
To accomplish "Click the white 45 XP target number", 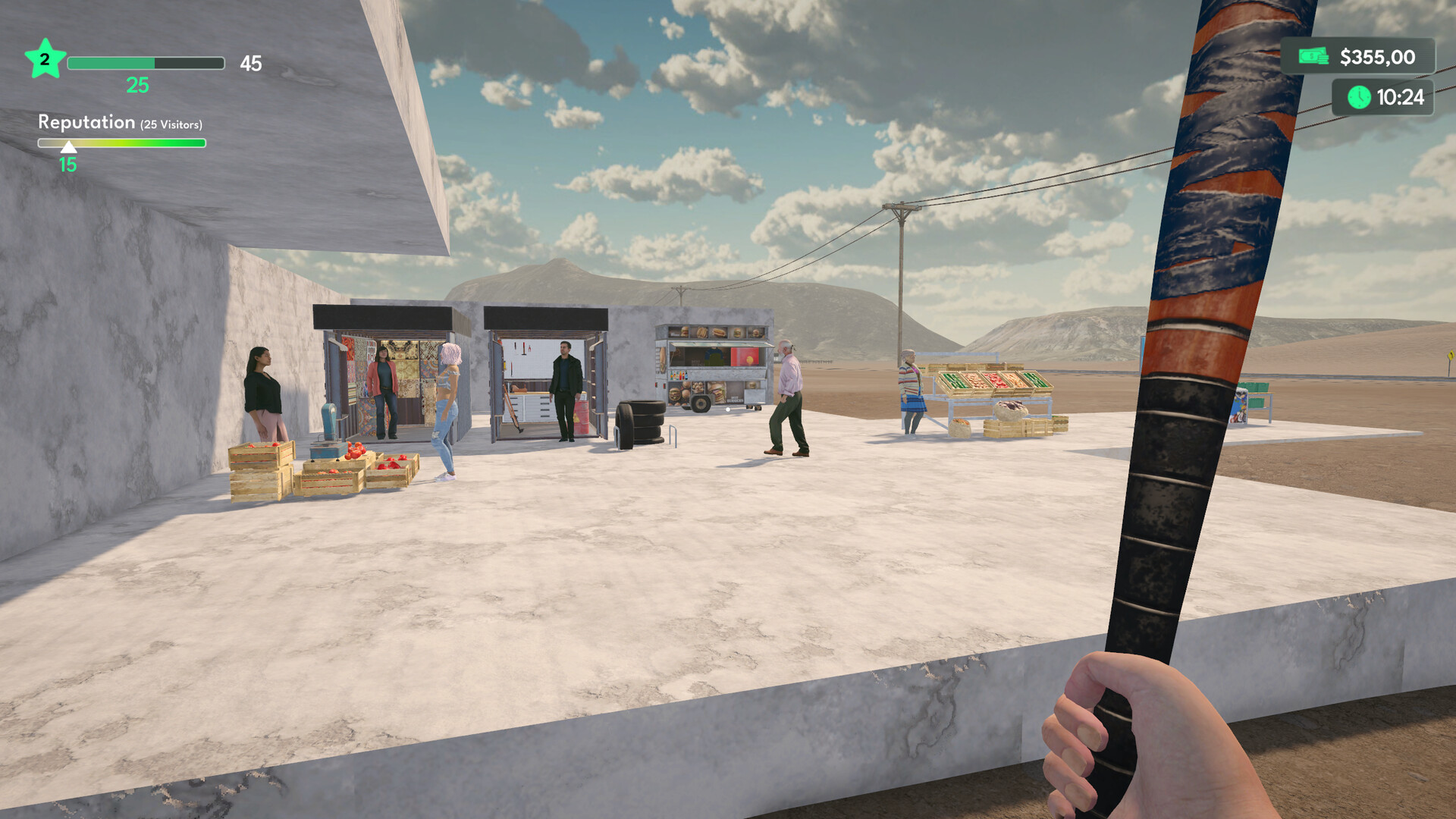I will 253,64.
